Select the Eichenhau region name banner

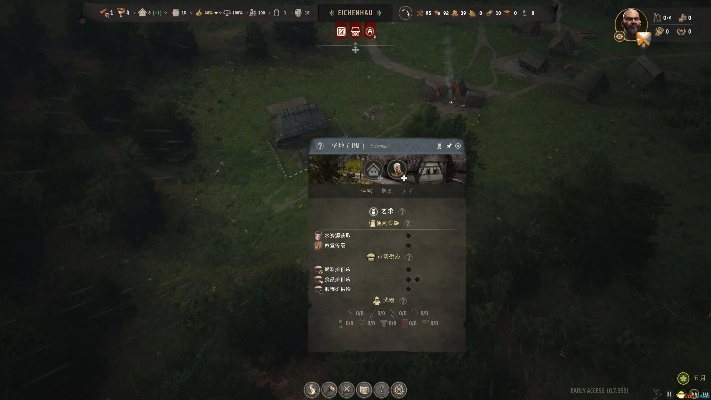tap(355, 12)
